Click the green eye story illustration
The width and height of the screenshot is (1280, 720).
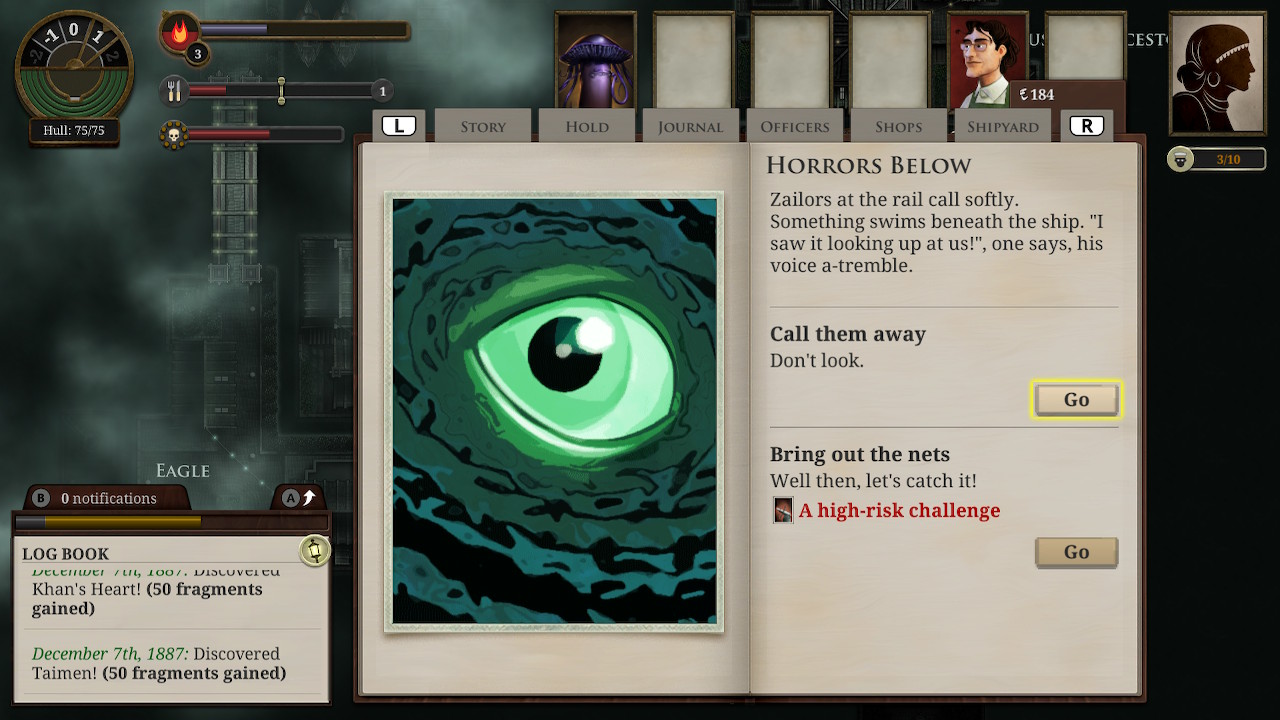point(554,411)
